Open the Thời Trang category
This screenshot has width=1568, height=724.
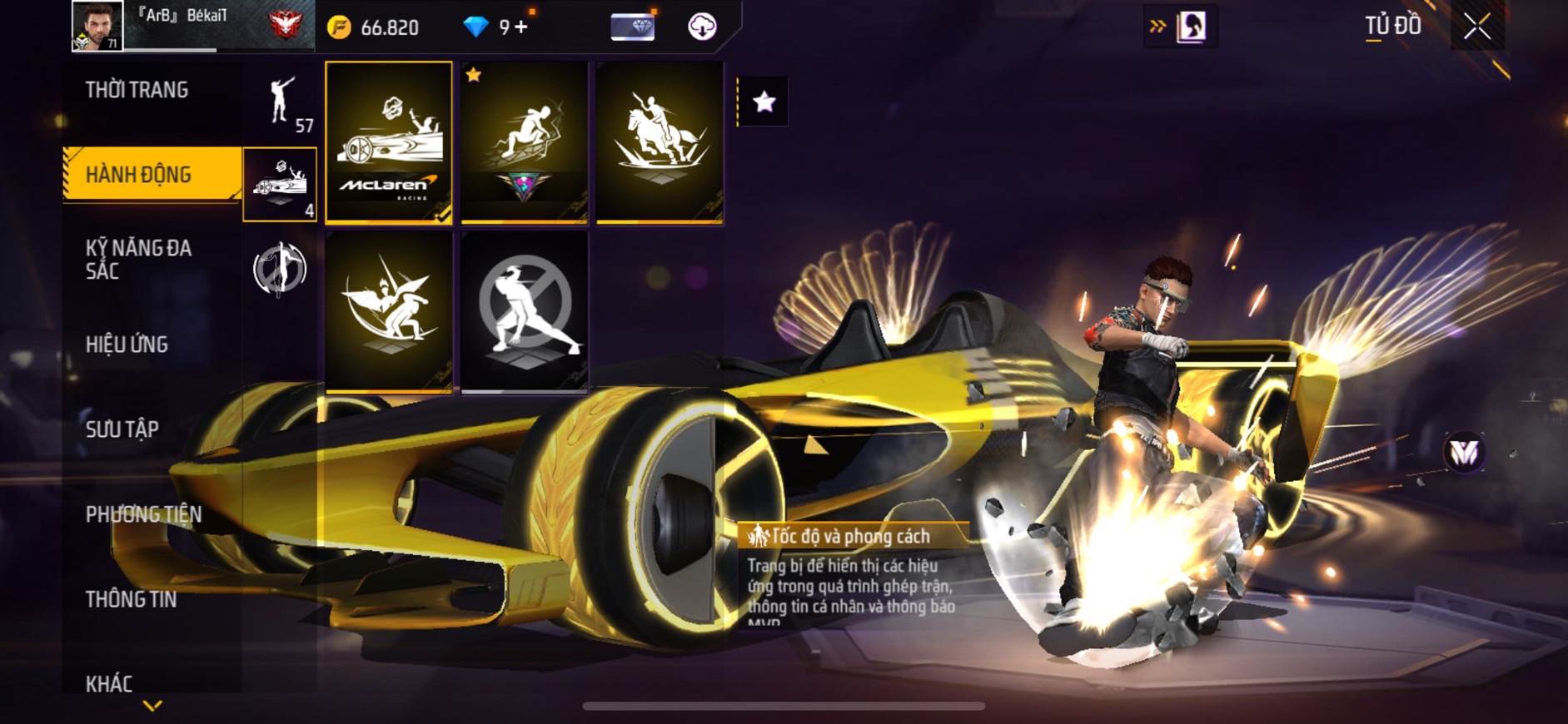coord(137,90)
